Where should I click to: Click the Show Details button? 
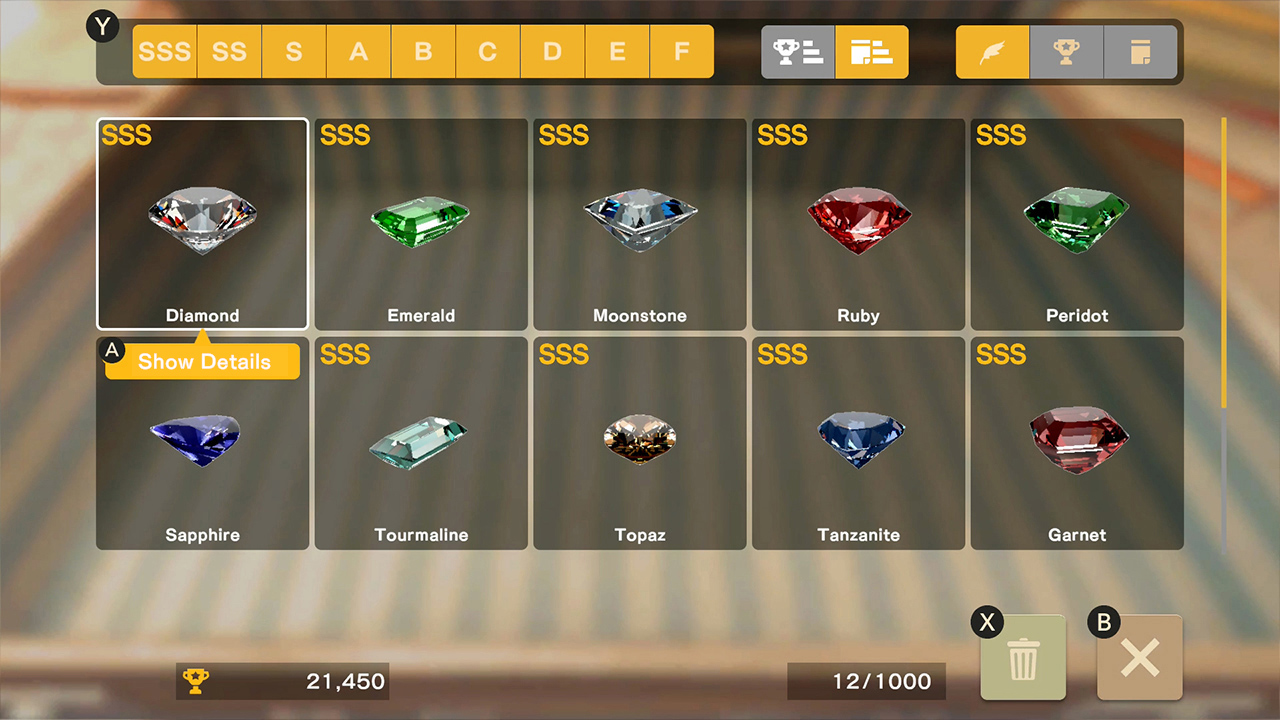pos(202,362)
